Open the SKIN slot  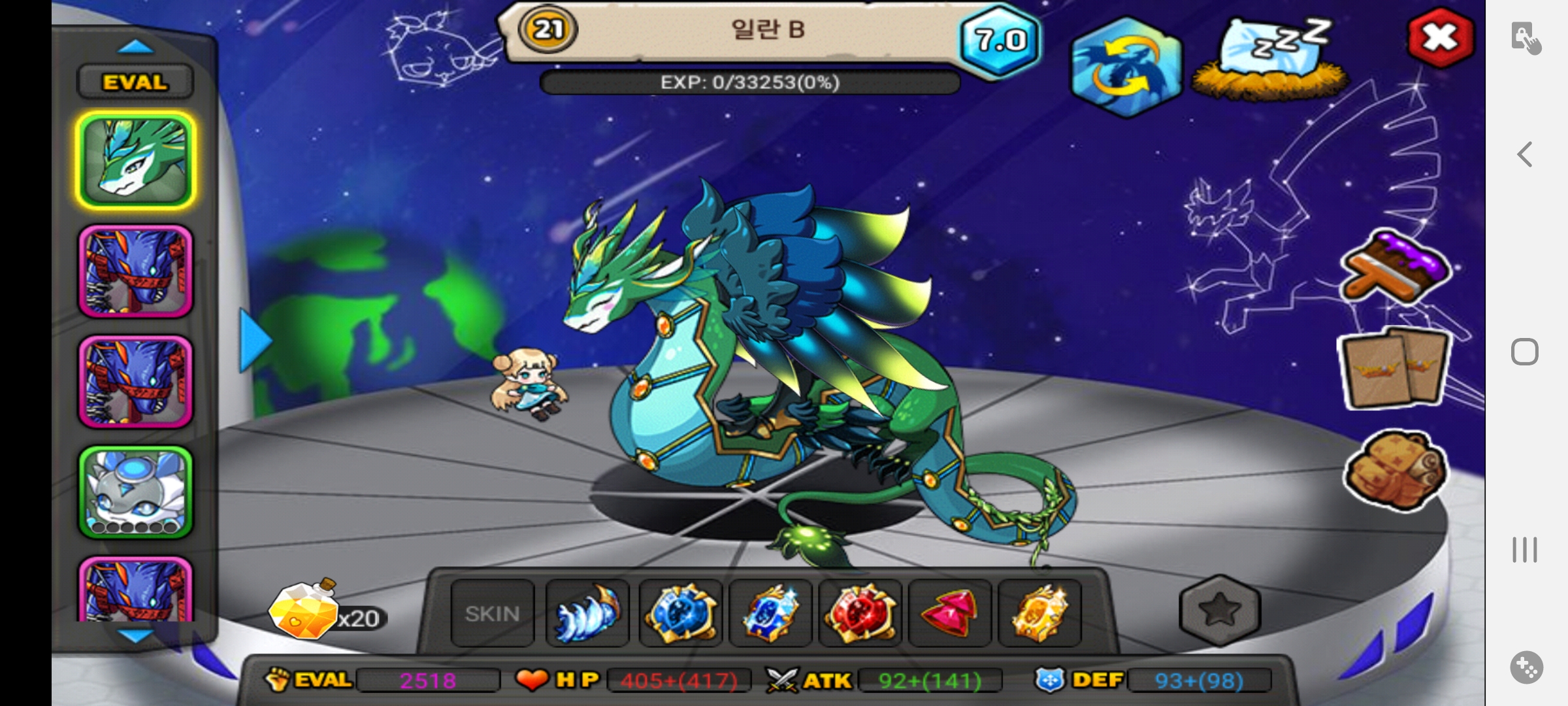[493, 613]
